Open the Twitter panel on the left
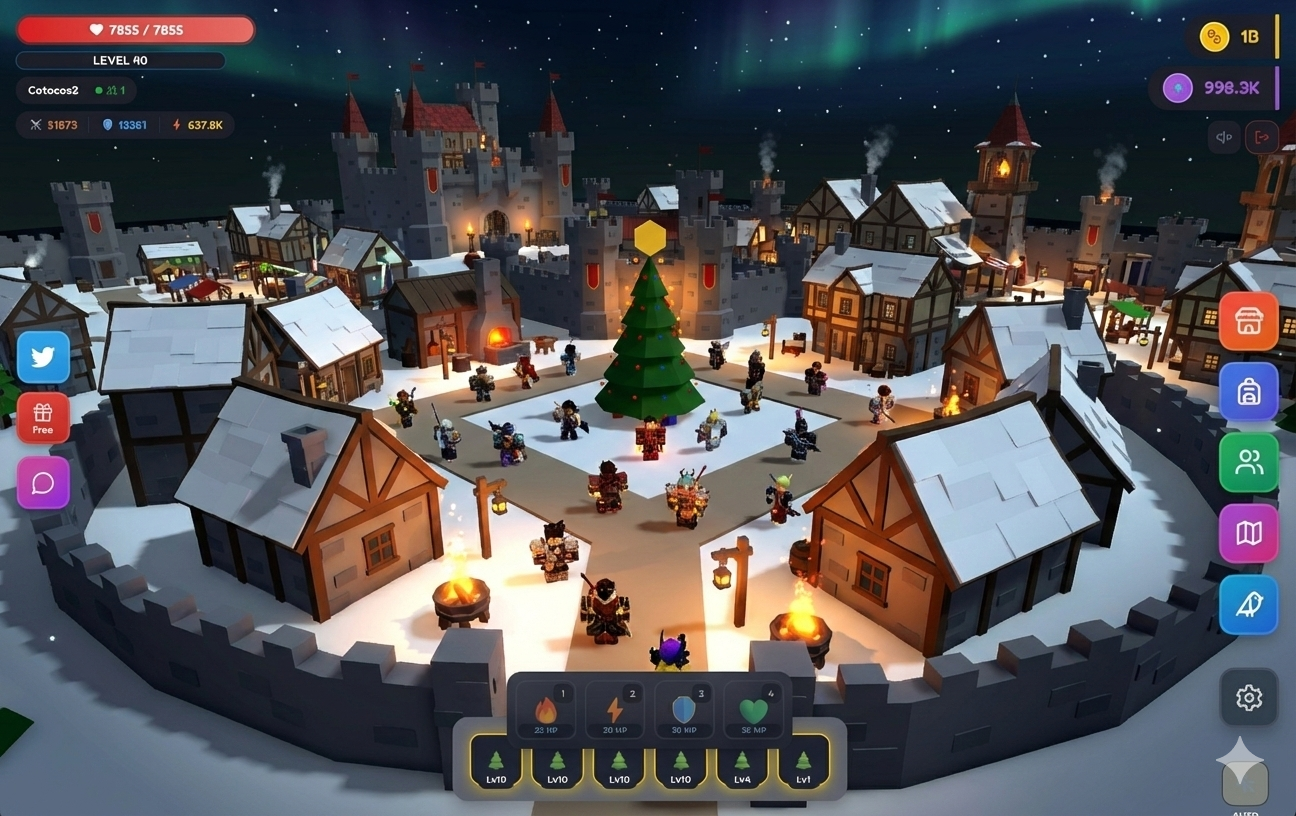 [43, 357]
